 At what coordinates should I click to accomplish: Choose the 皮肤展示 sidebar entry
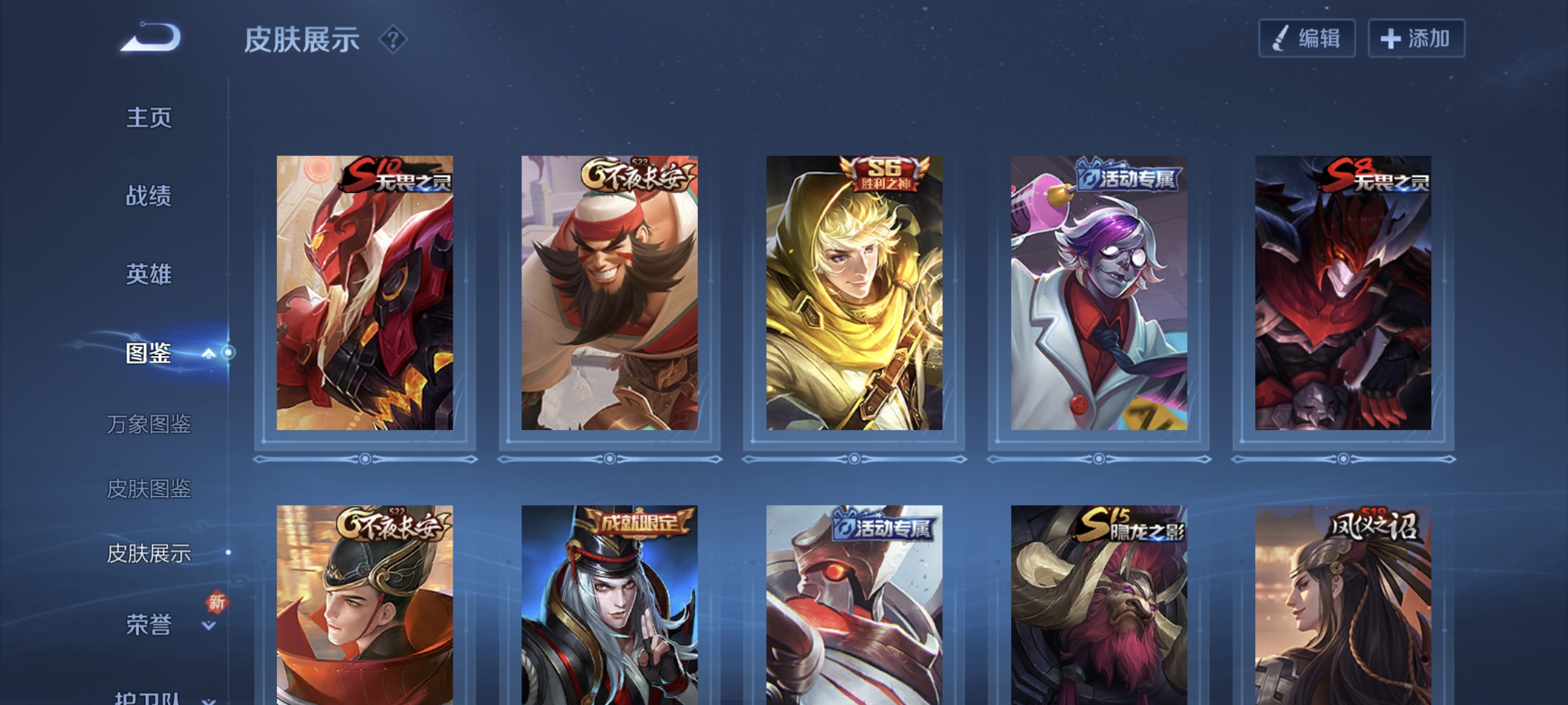(149, 553)
